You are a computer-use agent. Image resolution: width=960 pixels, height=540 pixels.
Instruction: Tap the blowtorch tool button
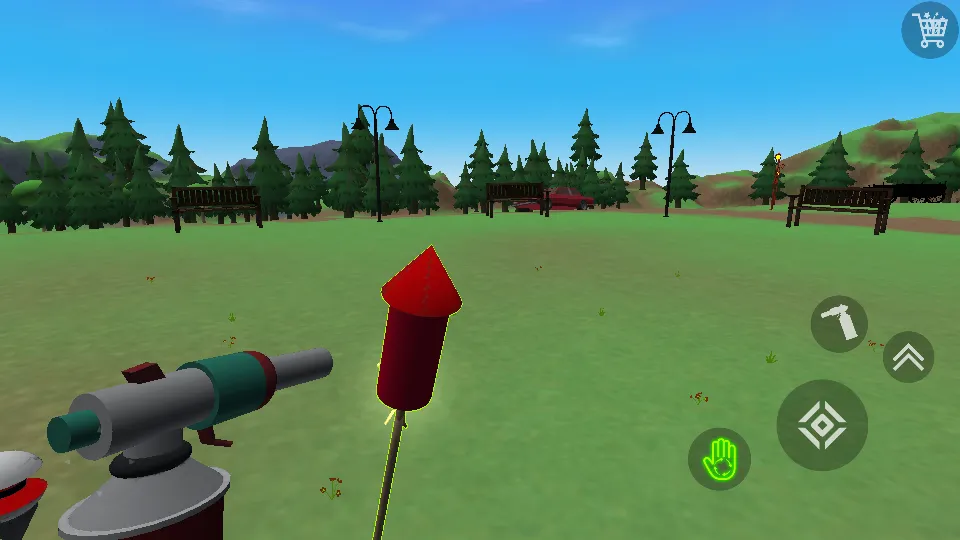tap(838, 323)
